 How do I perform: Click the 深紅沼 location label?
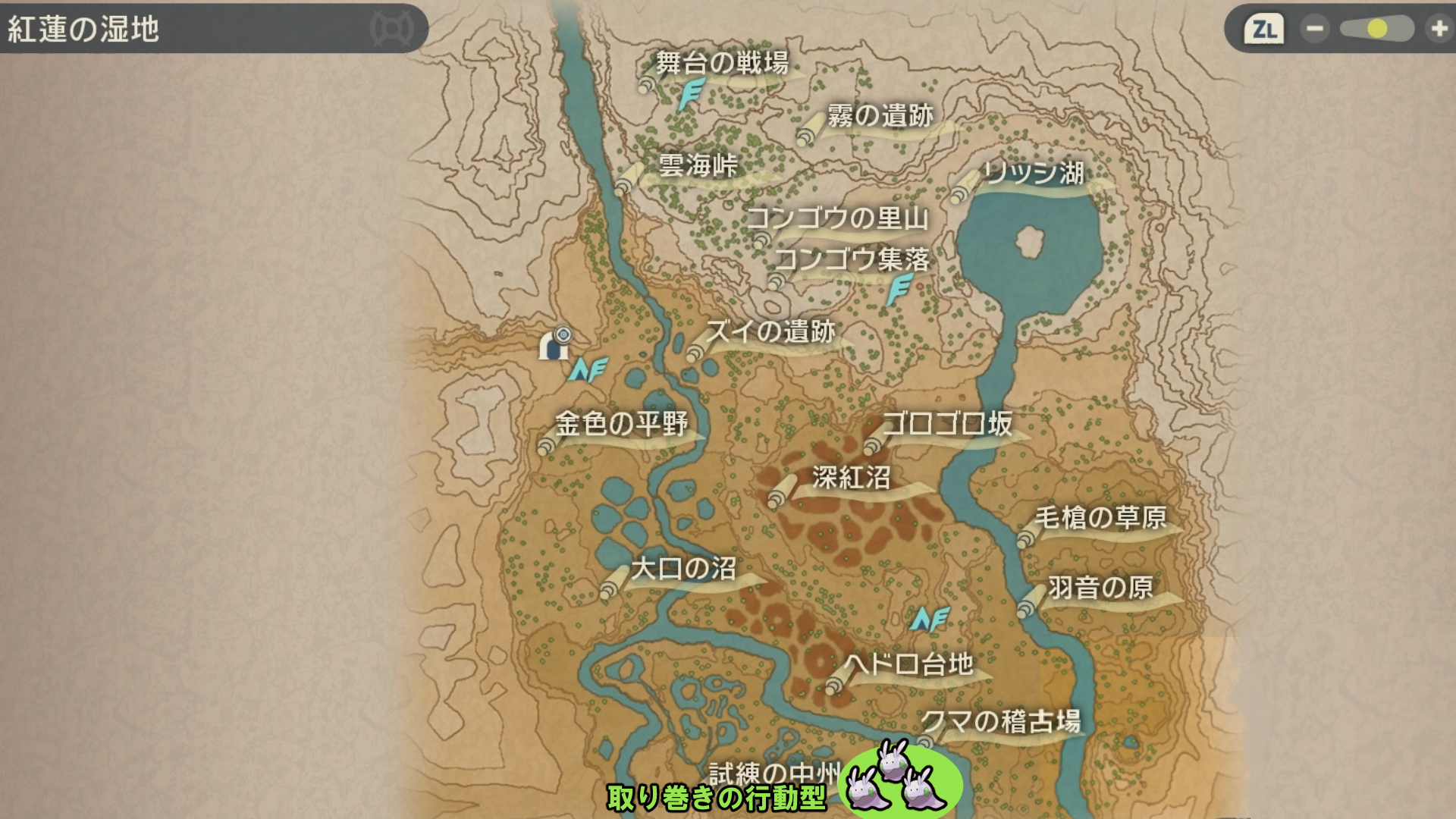coord(851,478)
